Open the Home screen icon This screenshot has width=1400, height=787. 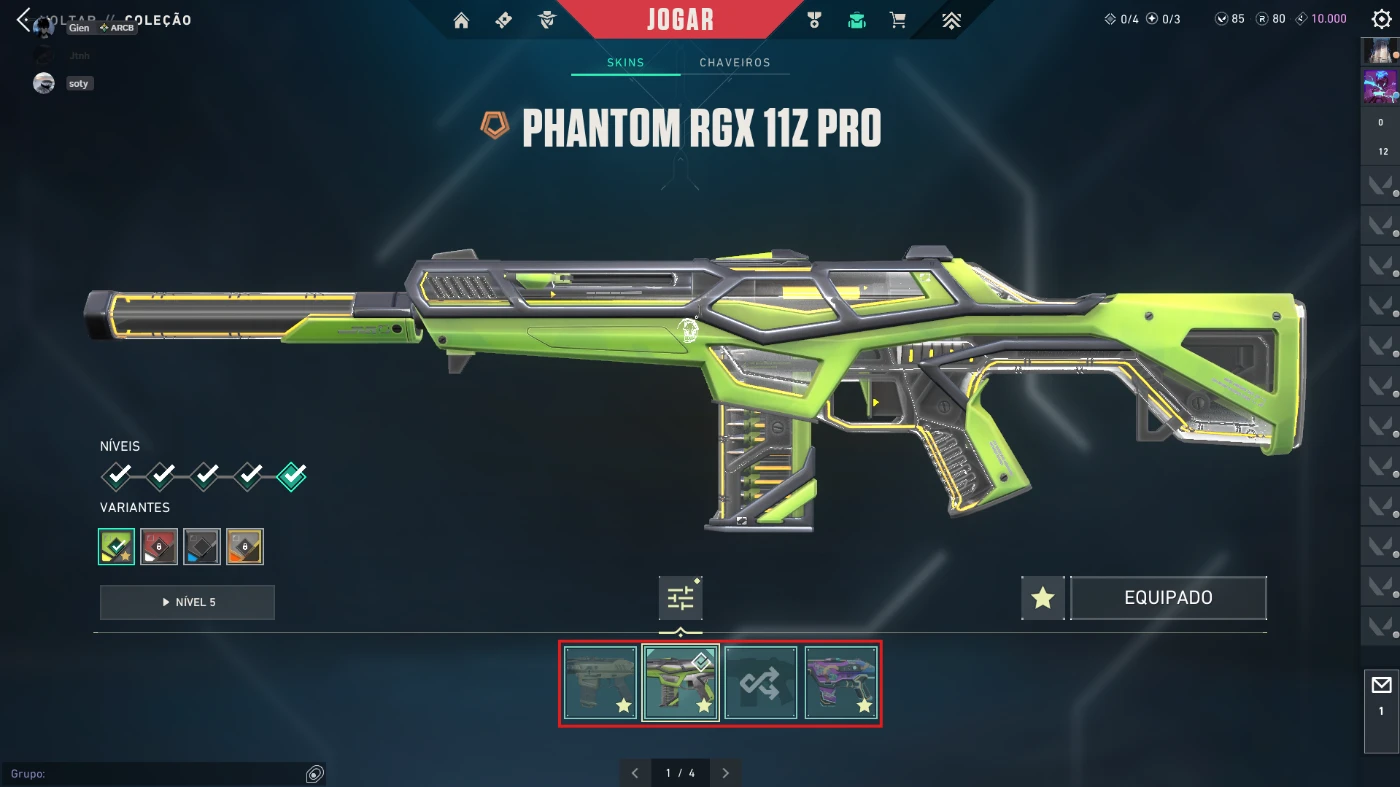[x=461, y=19]
